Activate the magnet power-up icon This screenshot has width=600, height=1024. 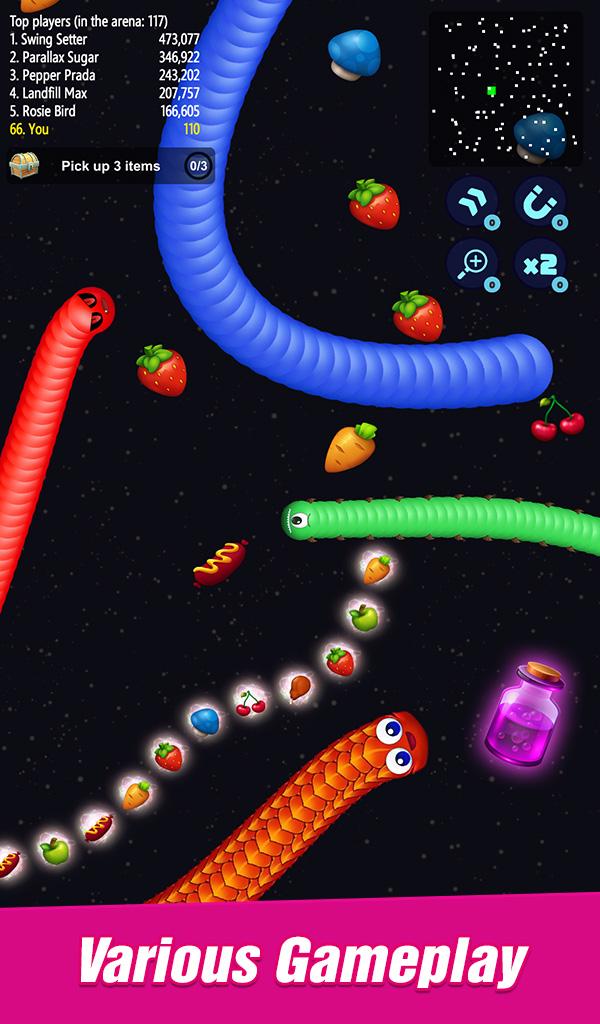tap(540, 201)
